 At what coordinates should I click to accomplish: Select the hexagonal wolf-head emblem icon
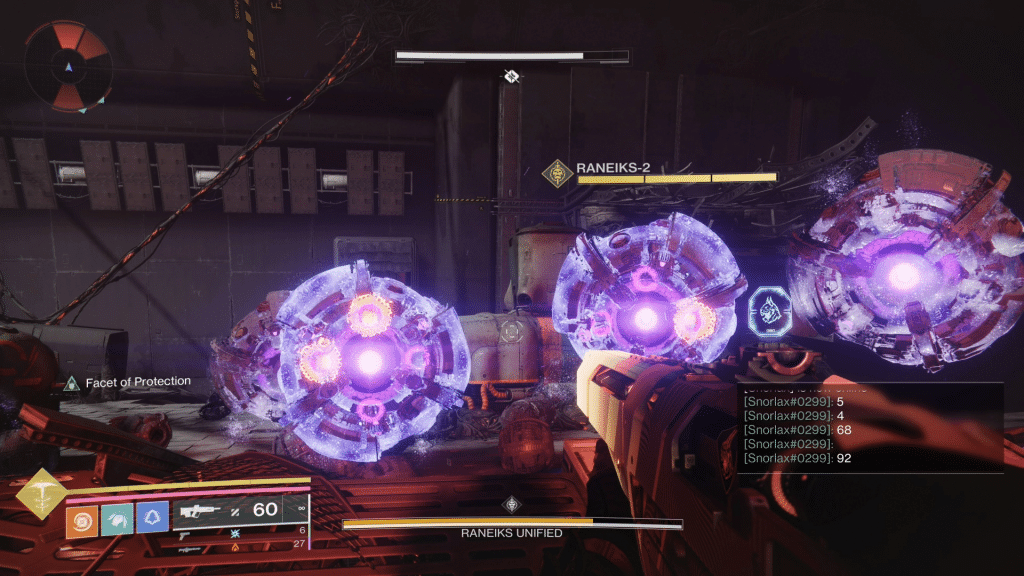click(770, 310)
